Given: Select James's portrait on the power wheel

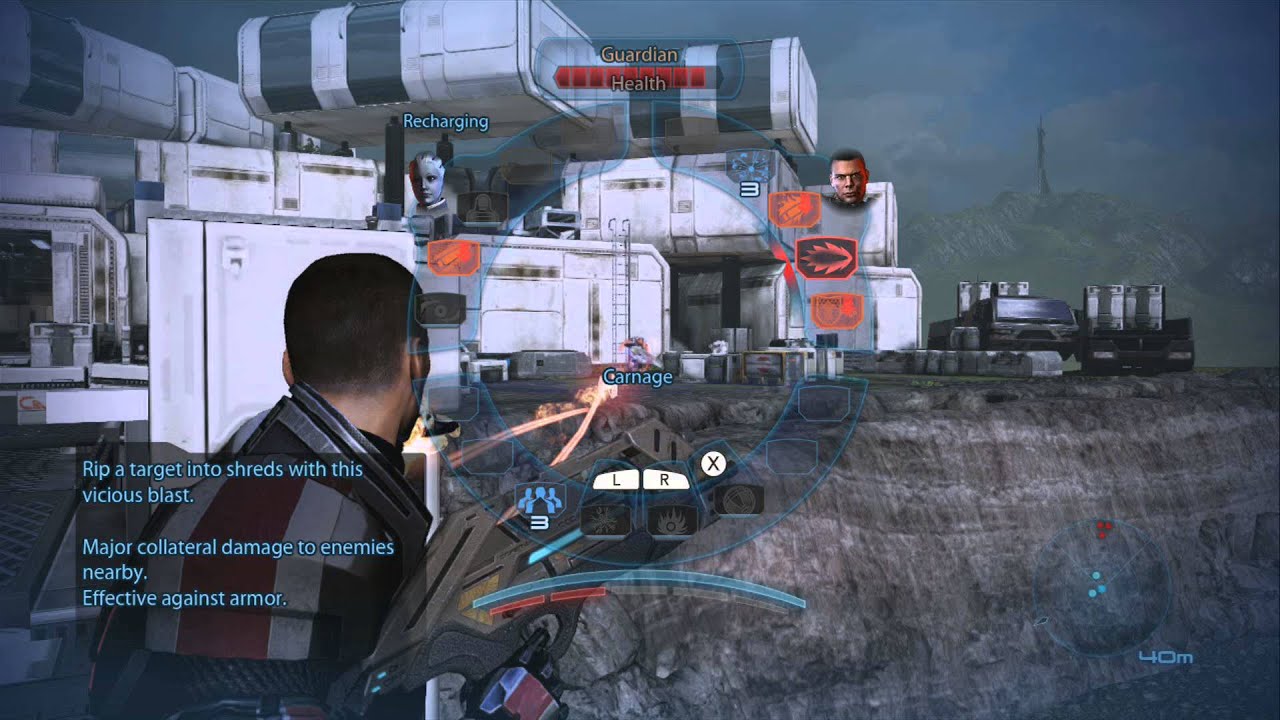Looking at the screenshot, I should pos(848,177).
